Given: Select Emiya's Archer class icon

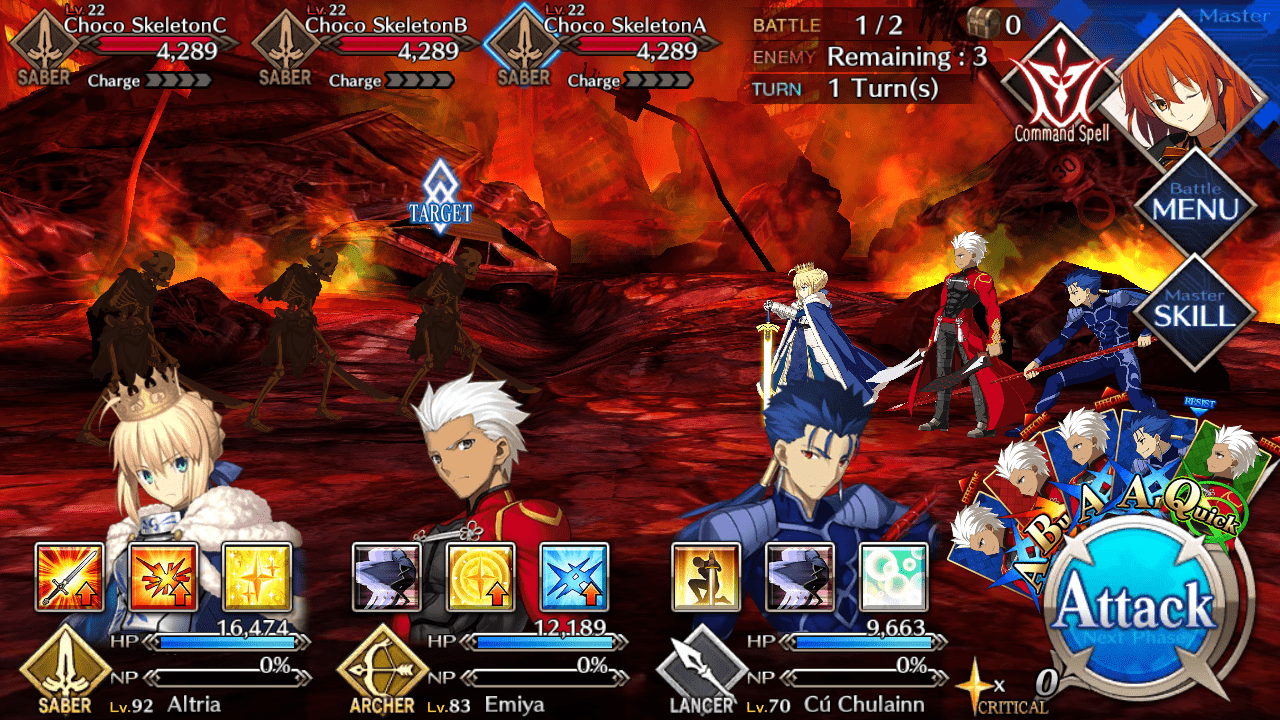Looking at the screenshot, I should tap(383, 670).
